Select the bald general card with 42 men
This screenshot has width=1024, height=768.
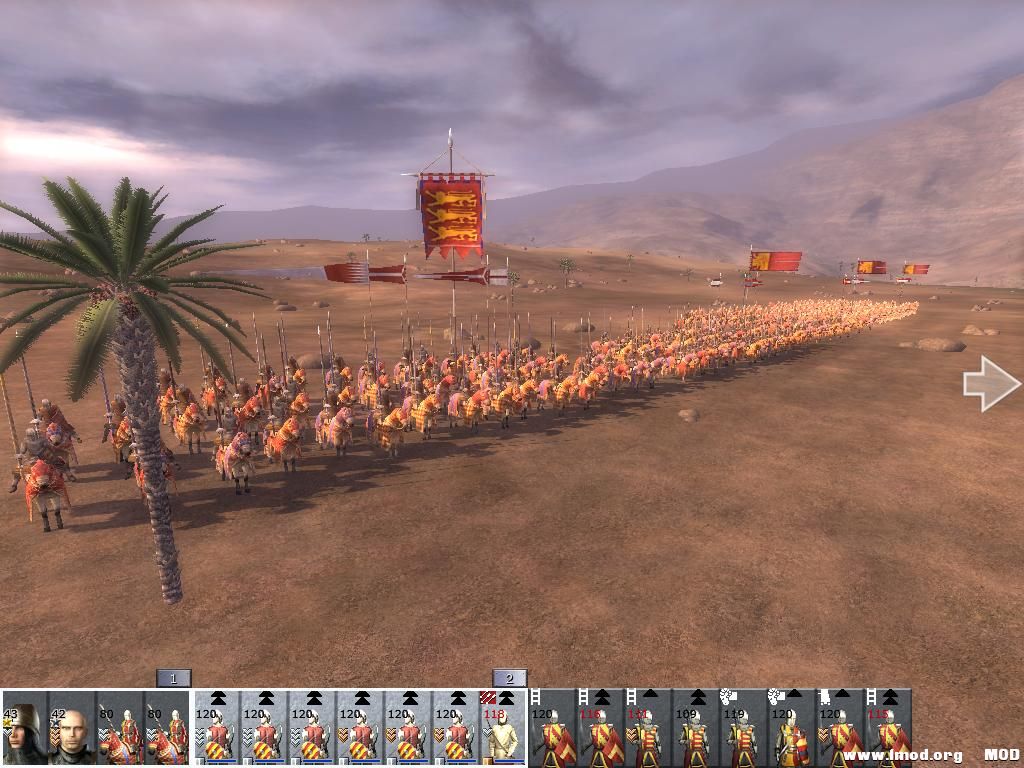72,728
